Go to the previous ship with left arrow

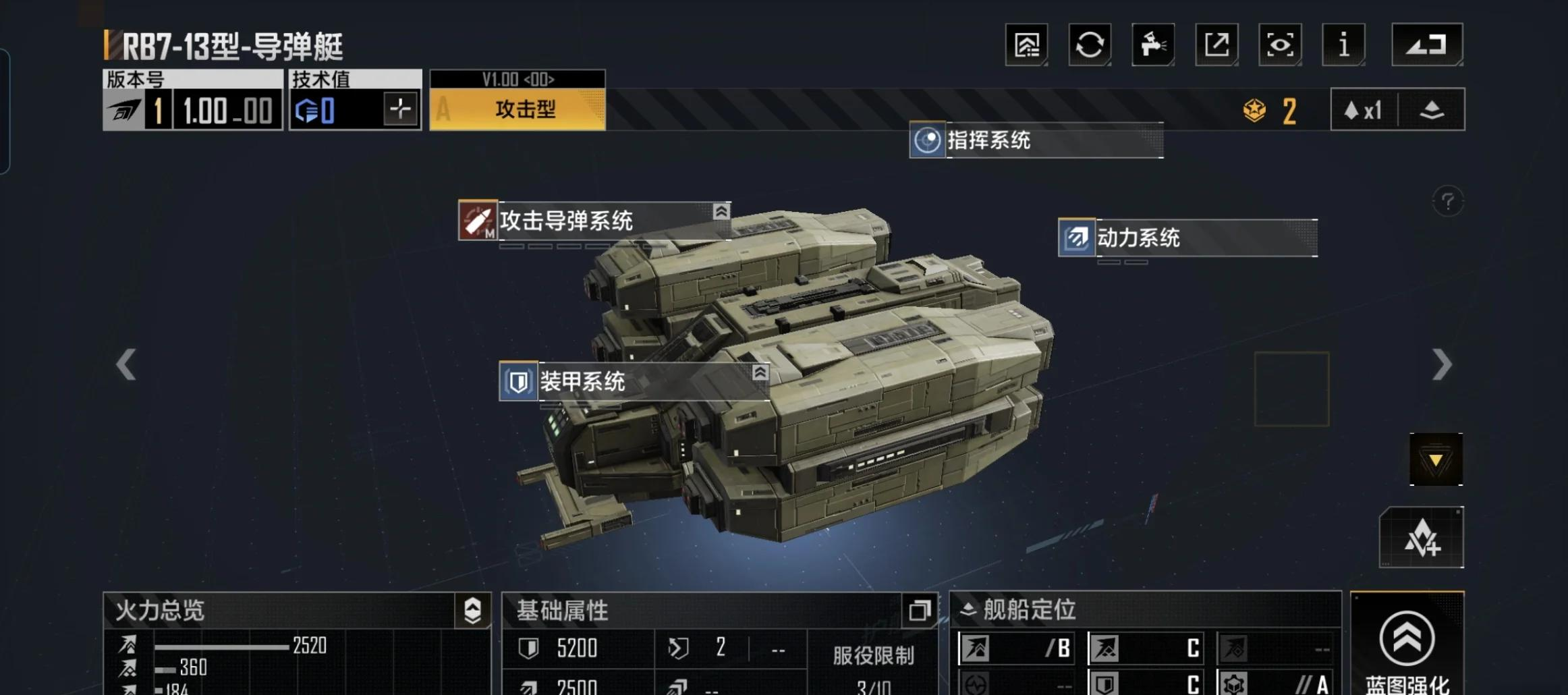(126, 365)
